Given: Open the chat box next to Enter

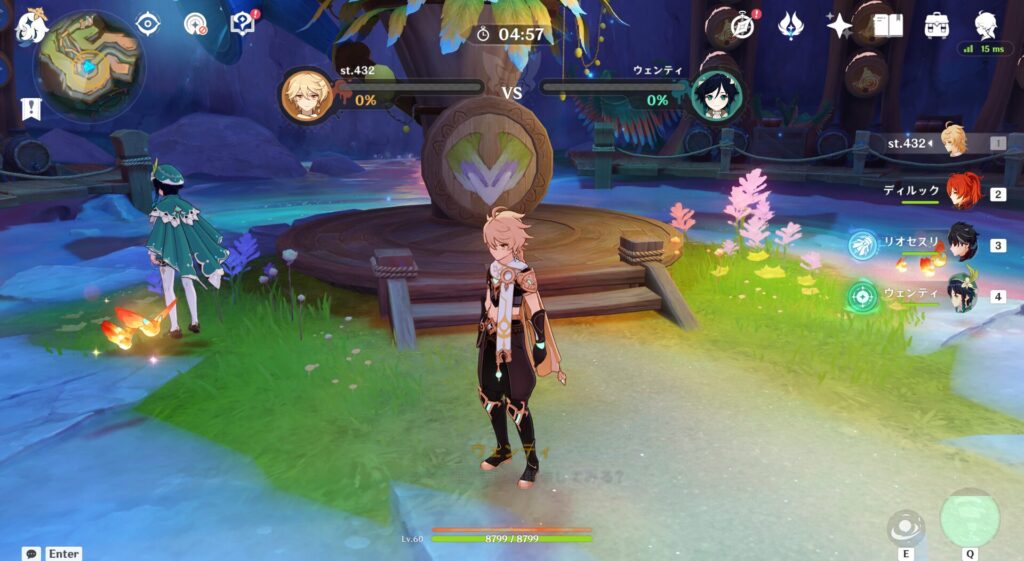Looking at the screenshot, I should [31, 553].
